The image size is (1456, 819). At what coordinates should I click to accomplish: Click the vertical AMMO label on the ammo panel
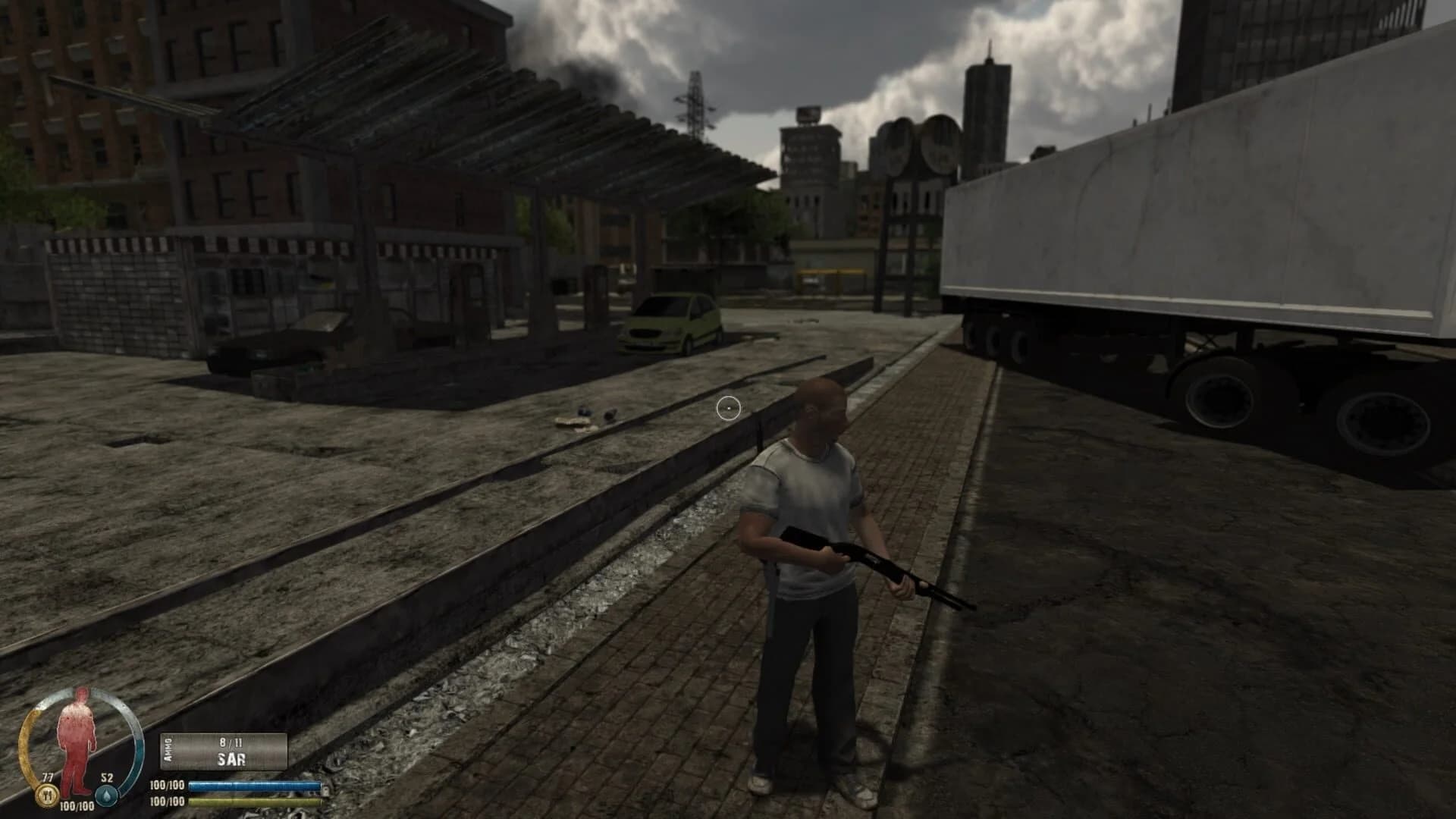168,750
